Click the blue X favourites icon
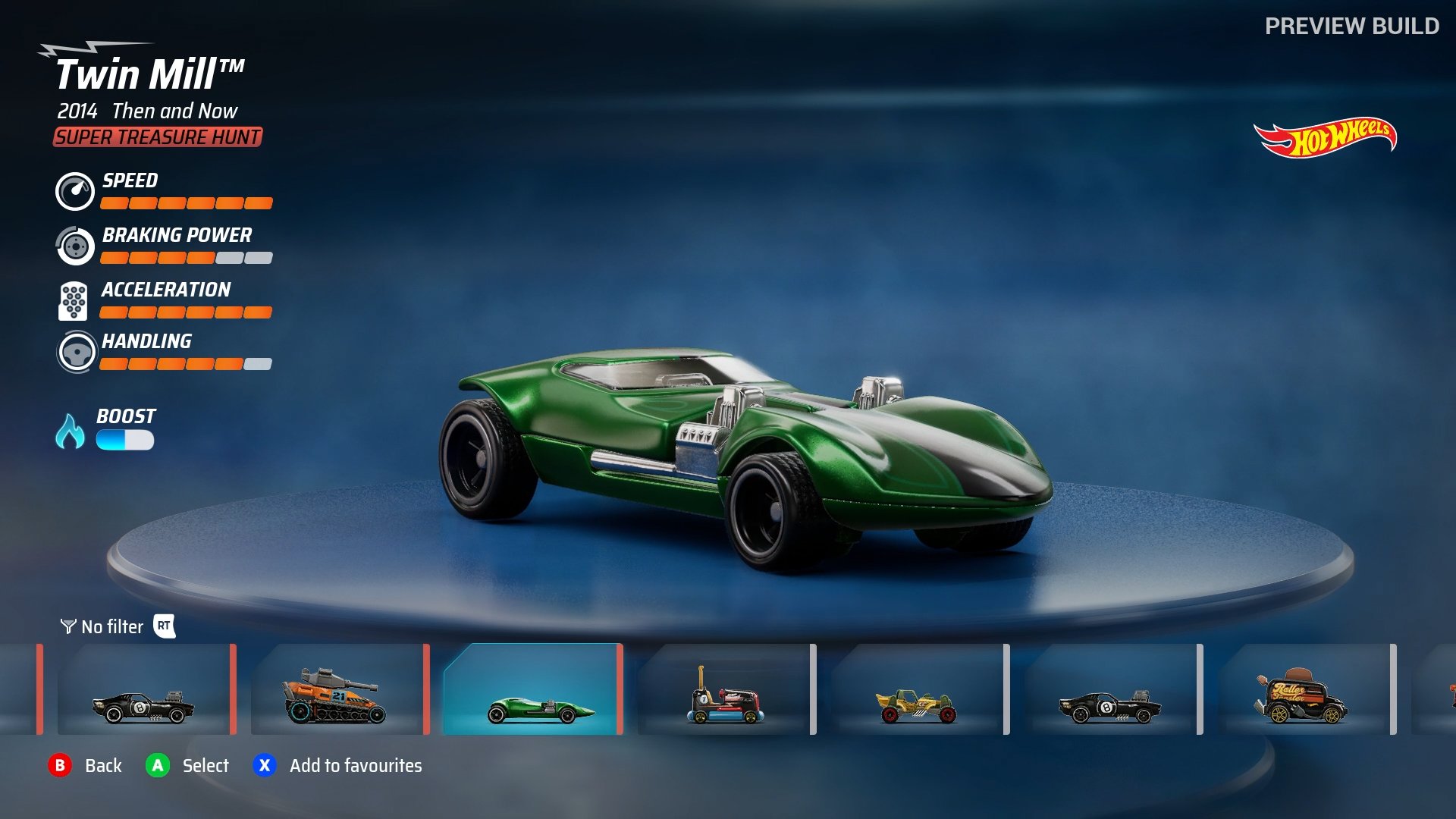Screen dimensions: 1456x819 263,766
